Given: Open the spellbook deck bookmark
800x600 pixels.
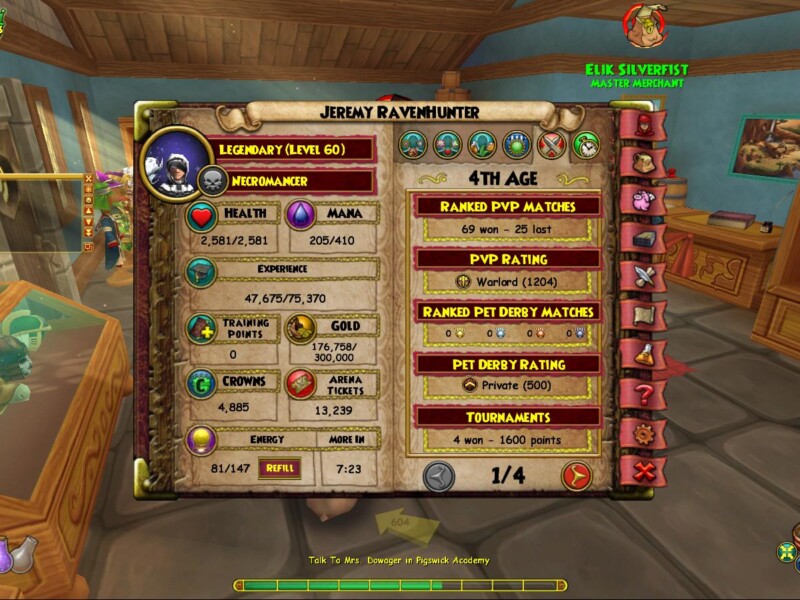Looking at the screenshot, I should click(x=641, y=238).
